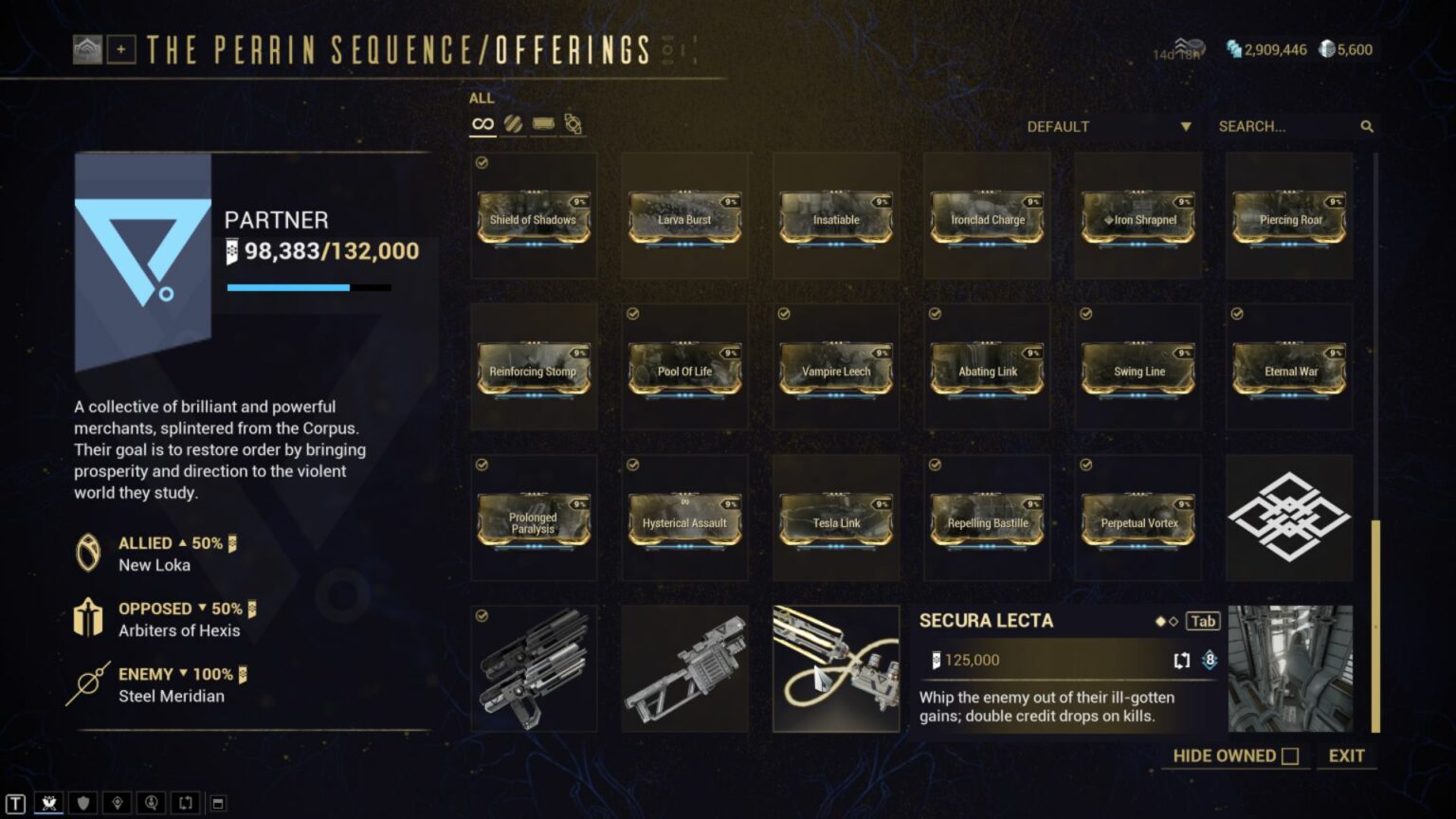Select the shield icon on the bottom bar
The height and width of the screenshot is (819, 1456).
pyautogui.click(x=83, y=802)
